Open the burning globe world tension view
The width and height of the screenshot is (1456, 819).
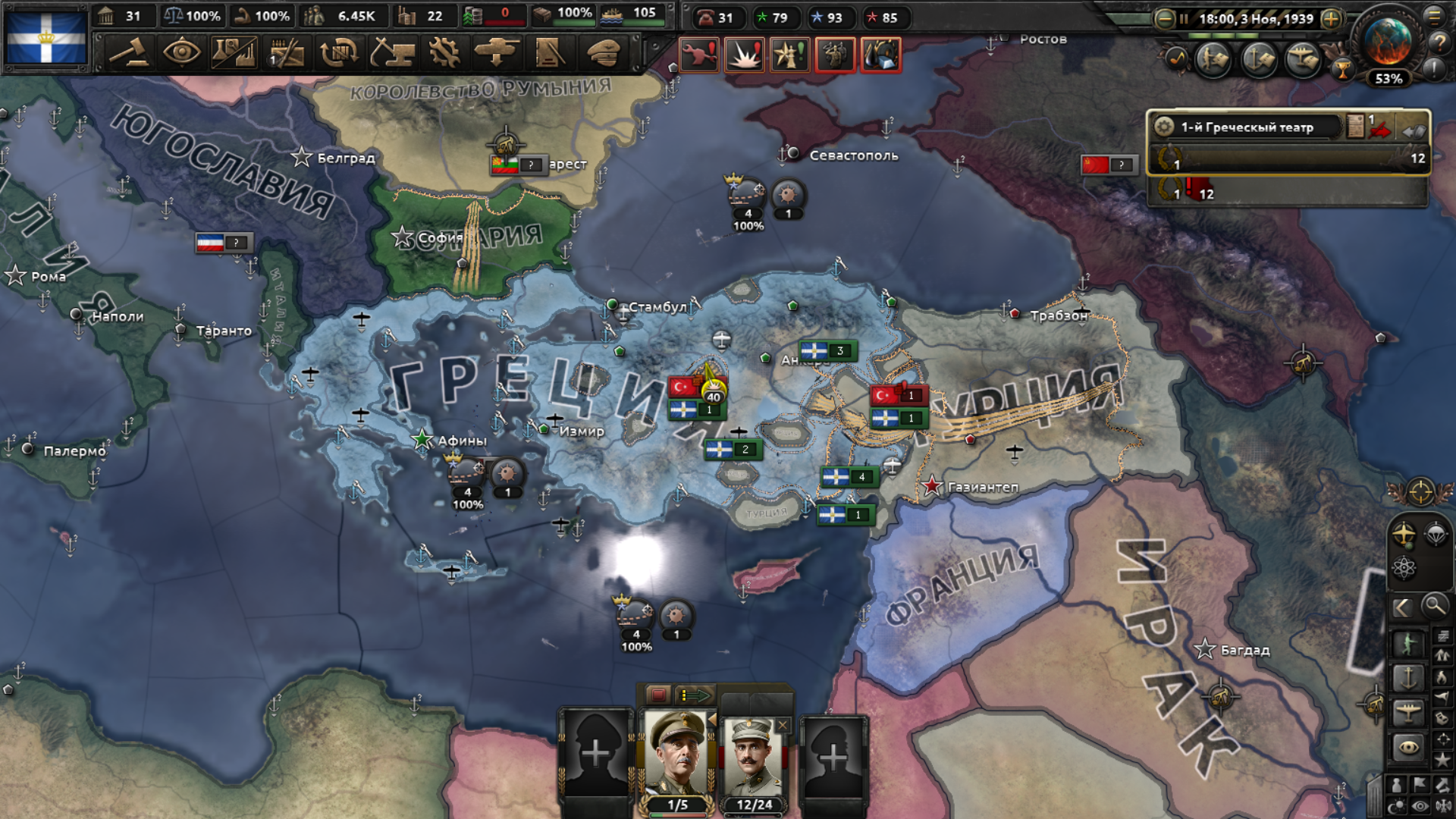coord(1387,42)
